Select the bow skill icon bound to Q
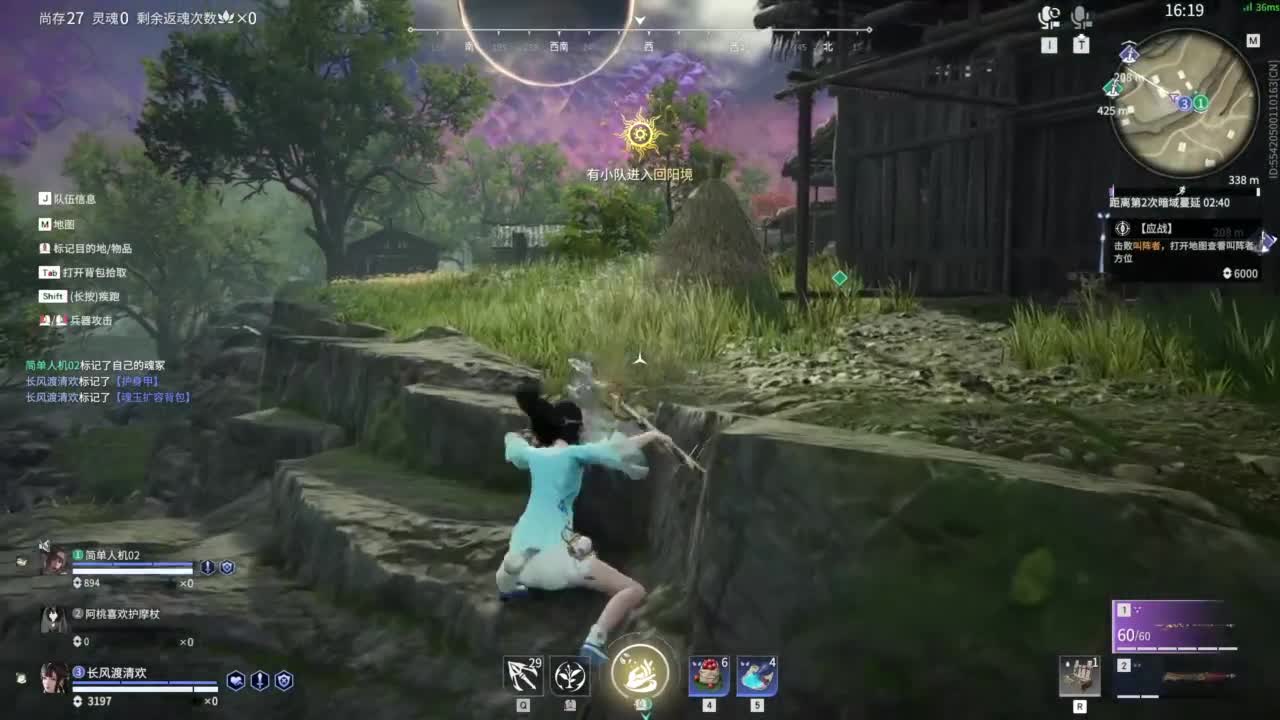 click(x=522, y=676)
